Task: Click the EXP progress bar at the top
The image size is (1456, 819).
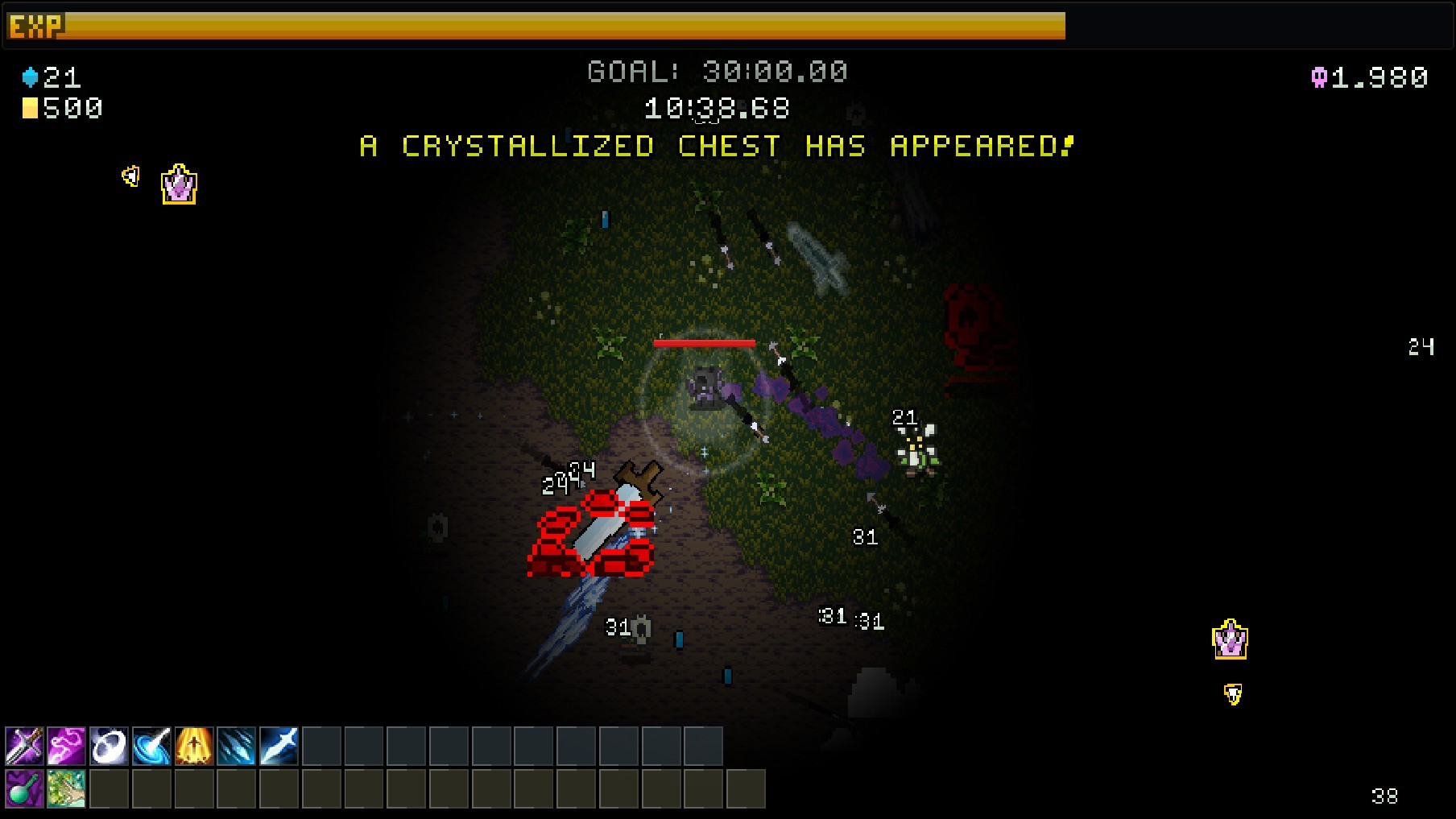Action: 564,27
